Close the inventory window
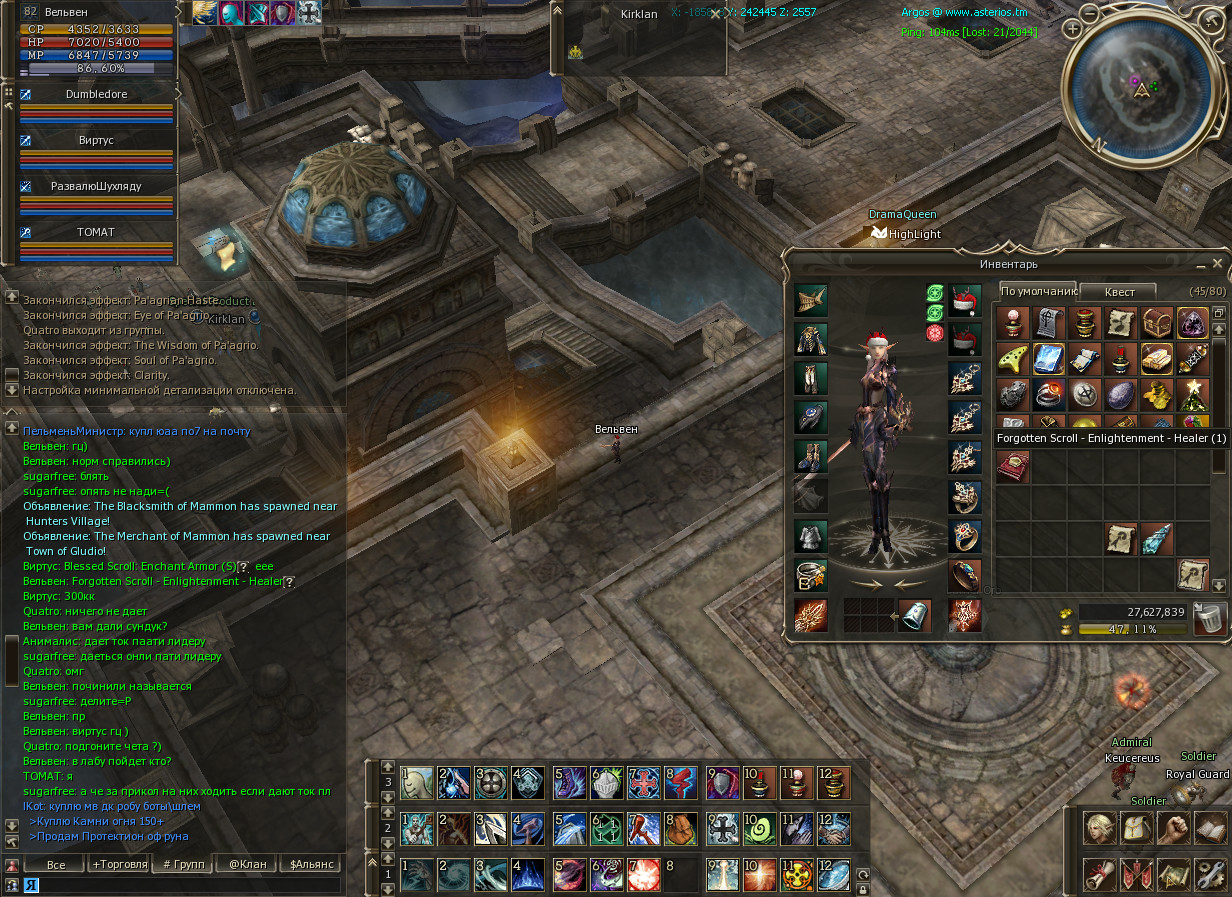Viewport: 1232px width, 897px height. [x=1217, y=263]
